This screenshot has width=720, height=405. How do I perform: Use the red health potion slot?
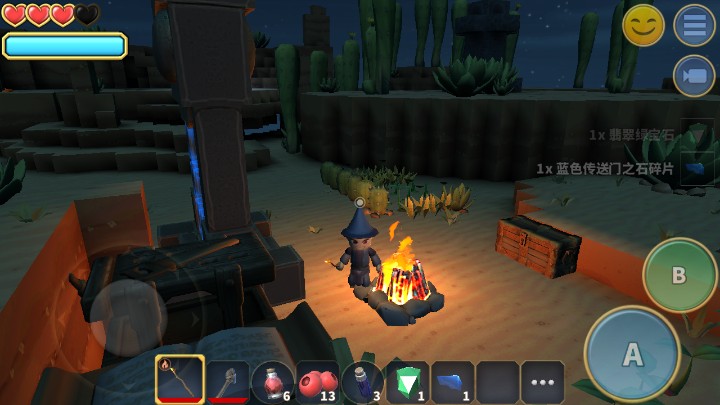tap(272, 381)
